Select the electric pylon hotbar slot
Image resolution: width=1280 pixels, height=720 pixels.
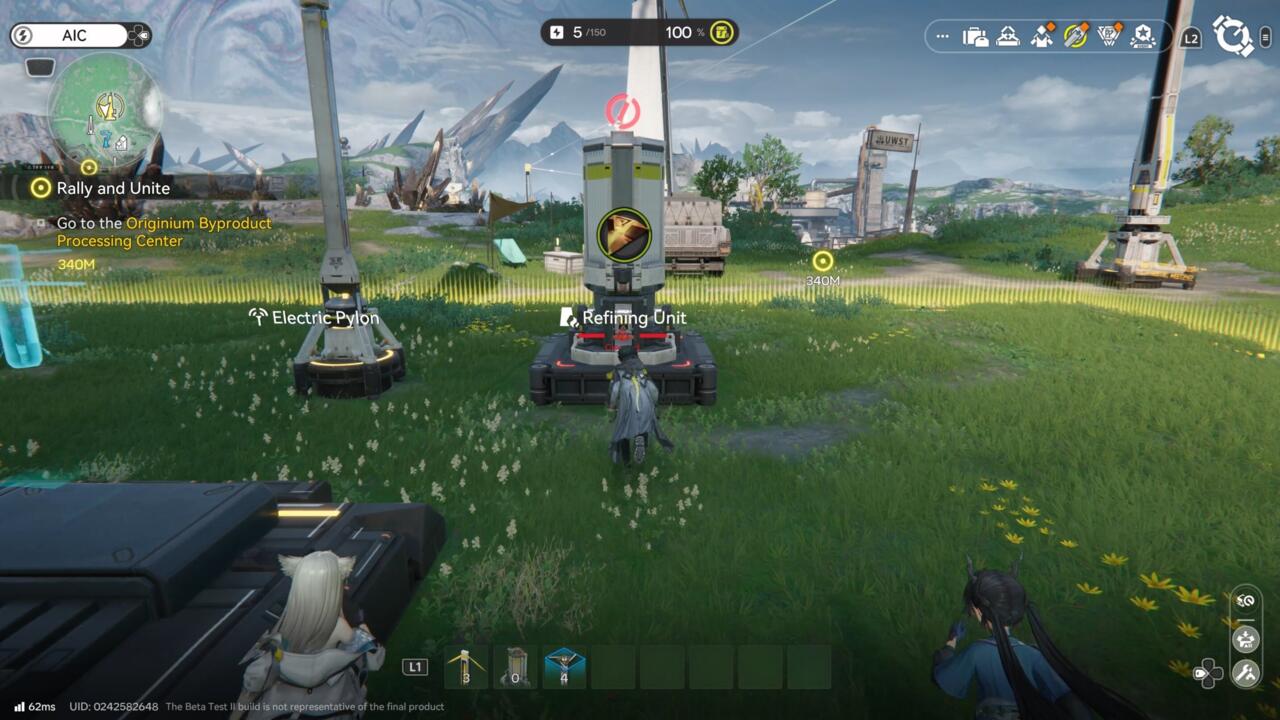tap(466, 667)
